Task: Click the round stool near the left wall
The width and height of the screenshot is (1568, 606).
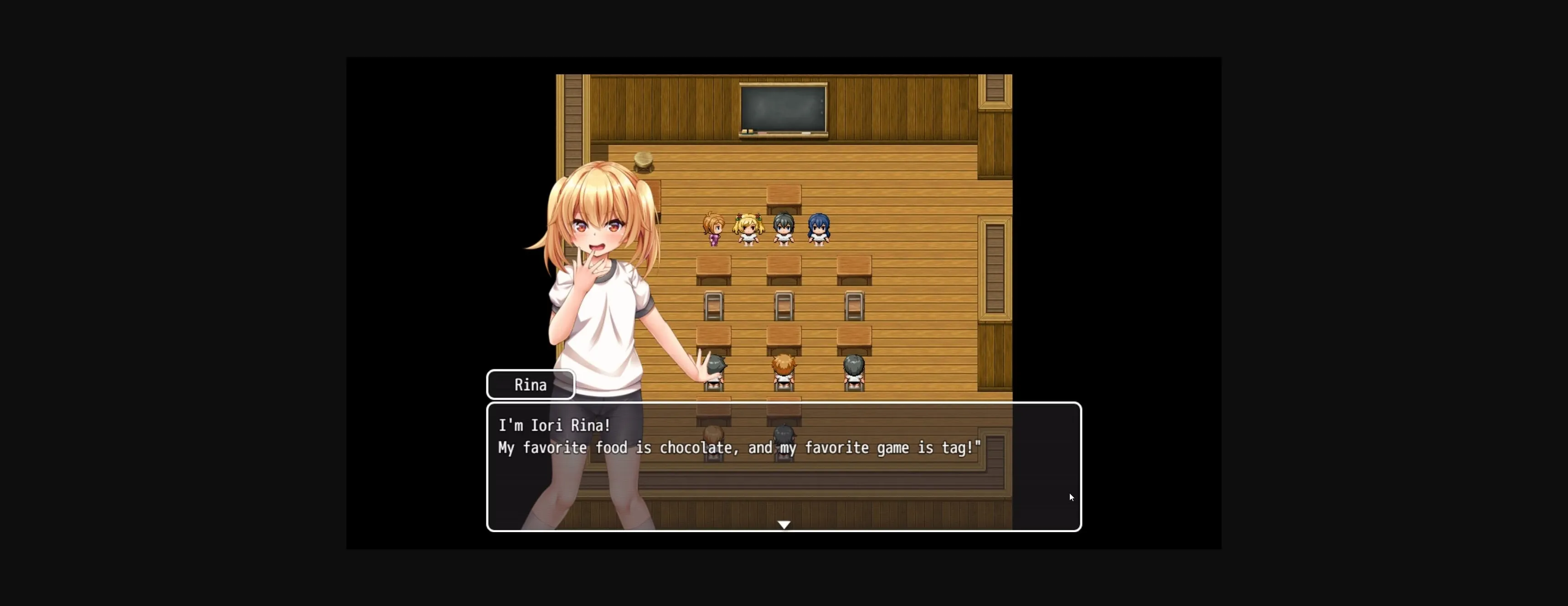Action: [x=644, y=160]
